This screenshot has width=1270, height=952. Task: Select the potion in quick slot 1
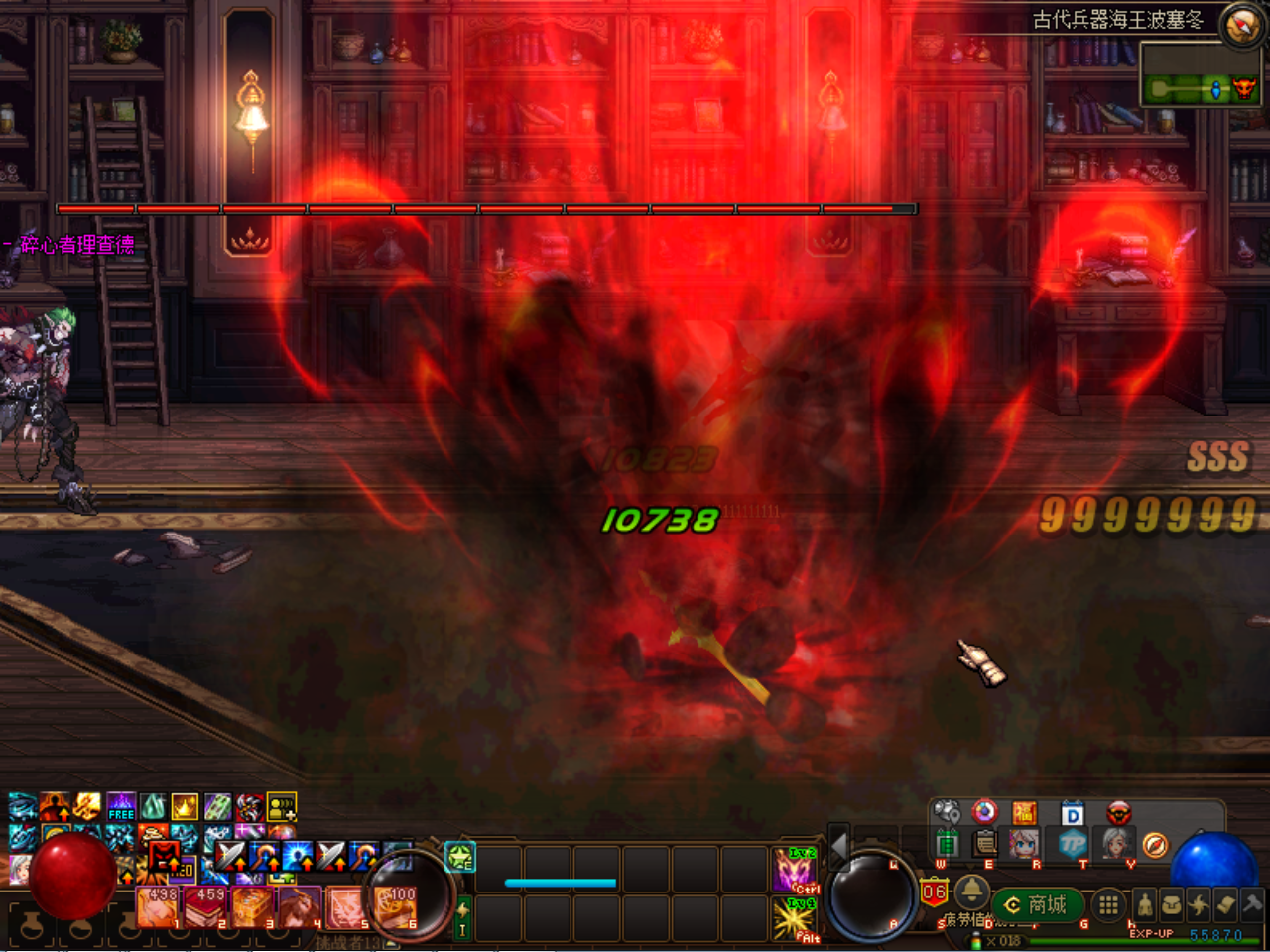click(x=155, y=907)
